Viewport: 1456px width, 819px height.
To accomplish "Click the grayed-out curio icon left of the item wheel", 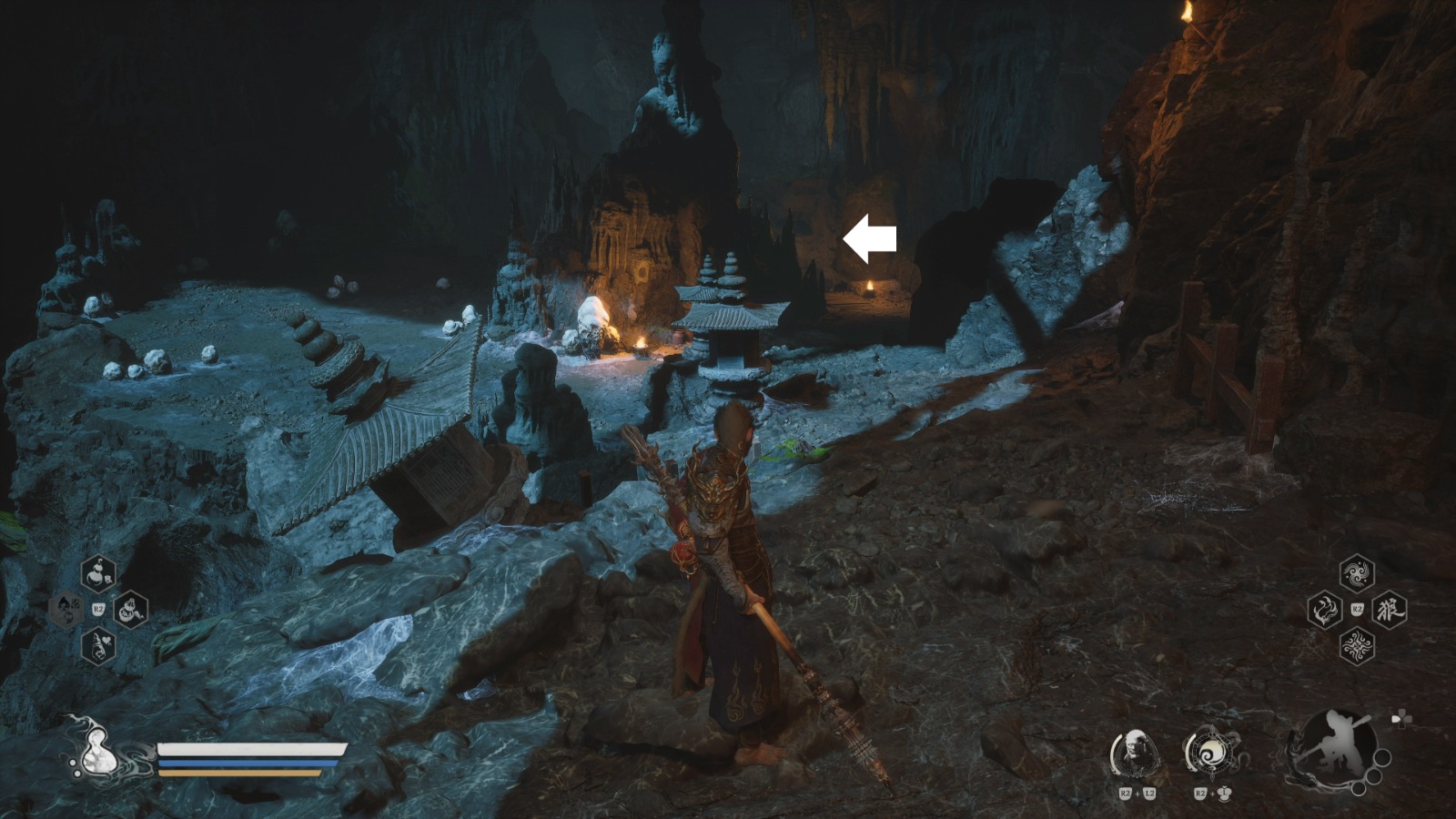I will pos(66,610).
